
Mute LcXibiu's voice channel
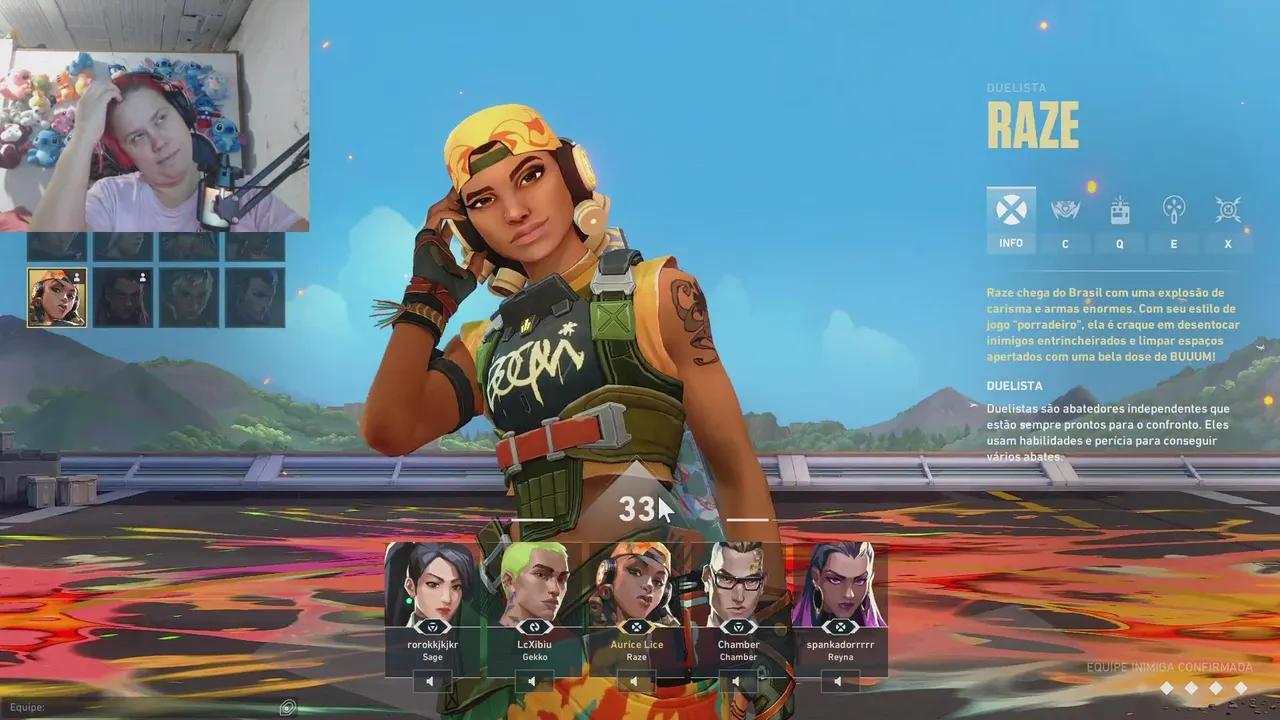click(533, 681)
